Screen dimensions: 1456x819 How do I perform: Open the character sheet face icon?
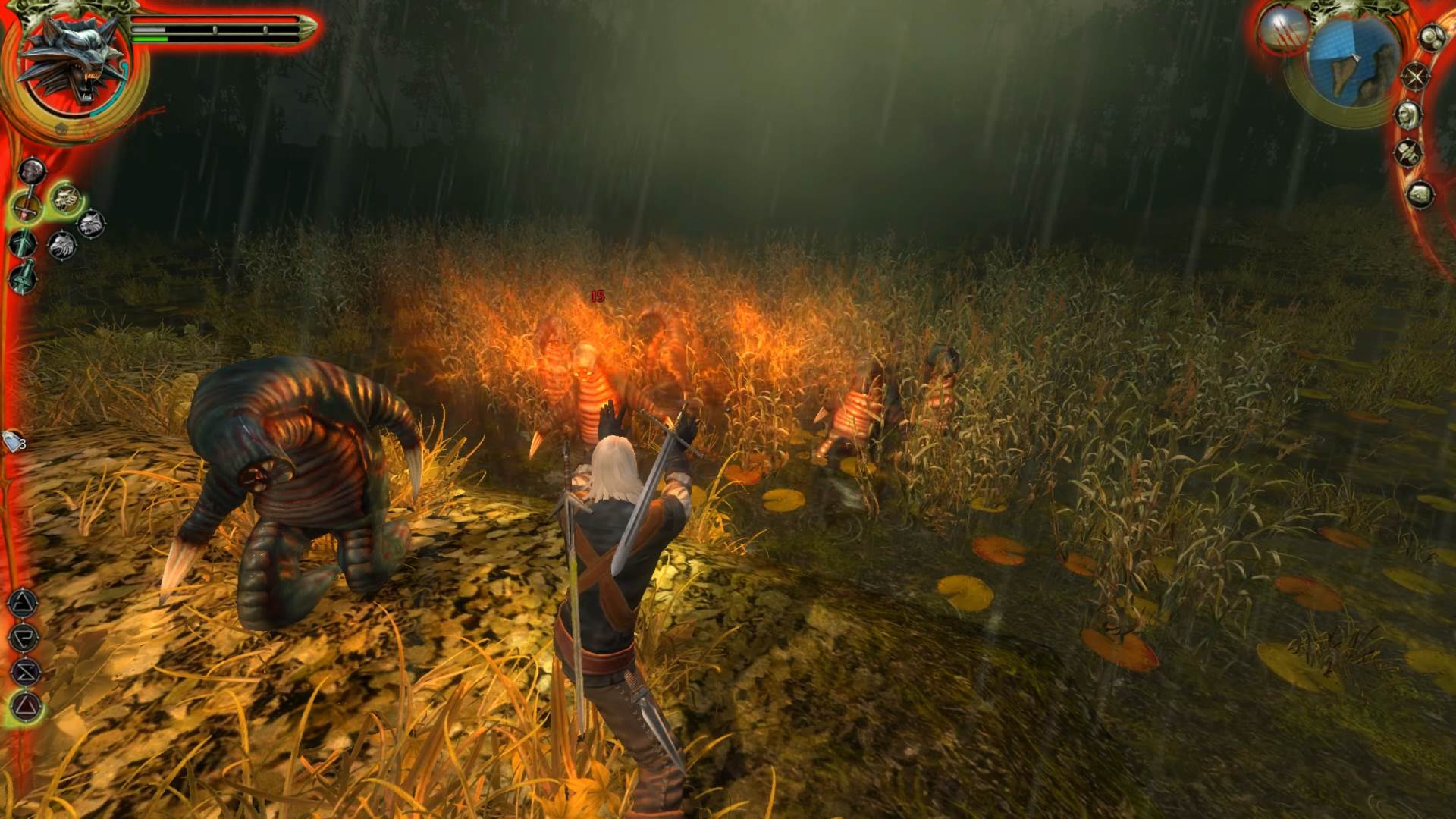pyautogui.click(x=1407, y=114)
